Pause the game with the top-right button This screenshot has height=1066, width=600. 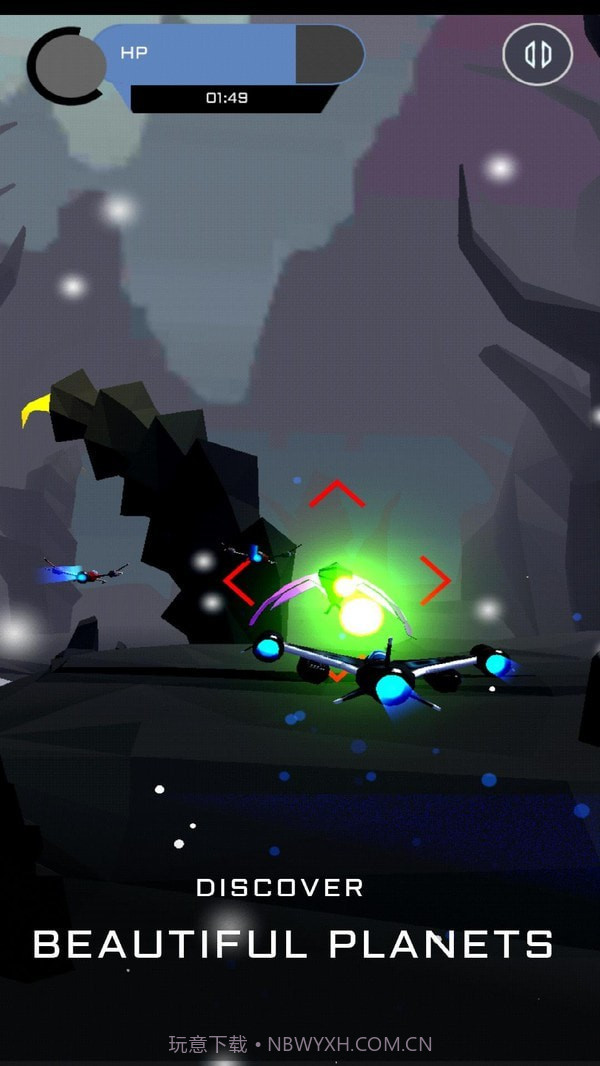(538, 54)
